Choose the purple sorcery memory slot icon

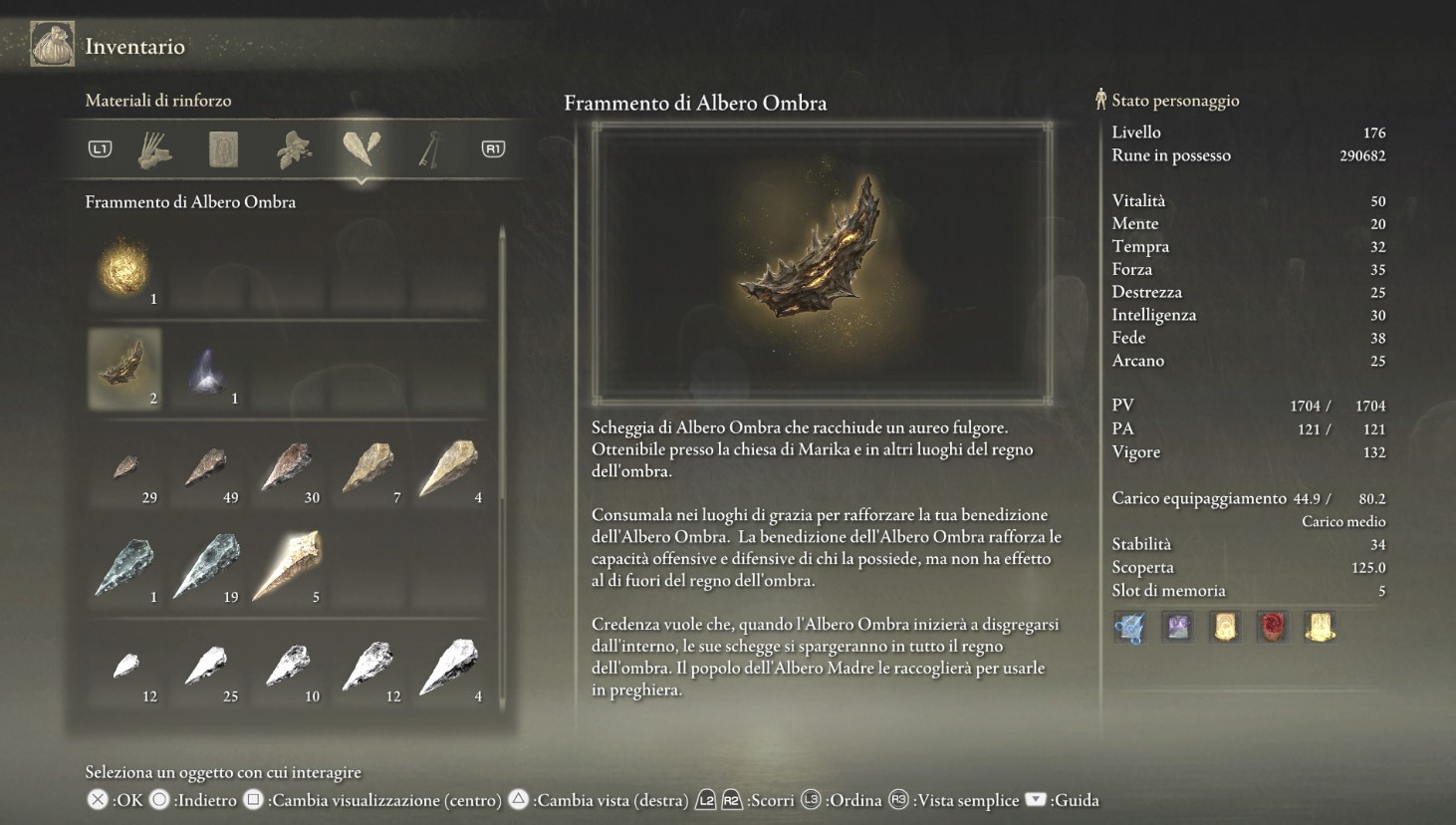point(1178,627)
